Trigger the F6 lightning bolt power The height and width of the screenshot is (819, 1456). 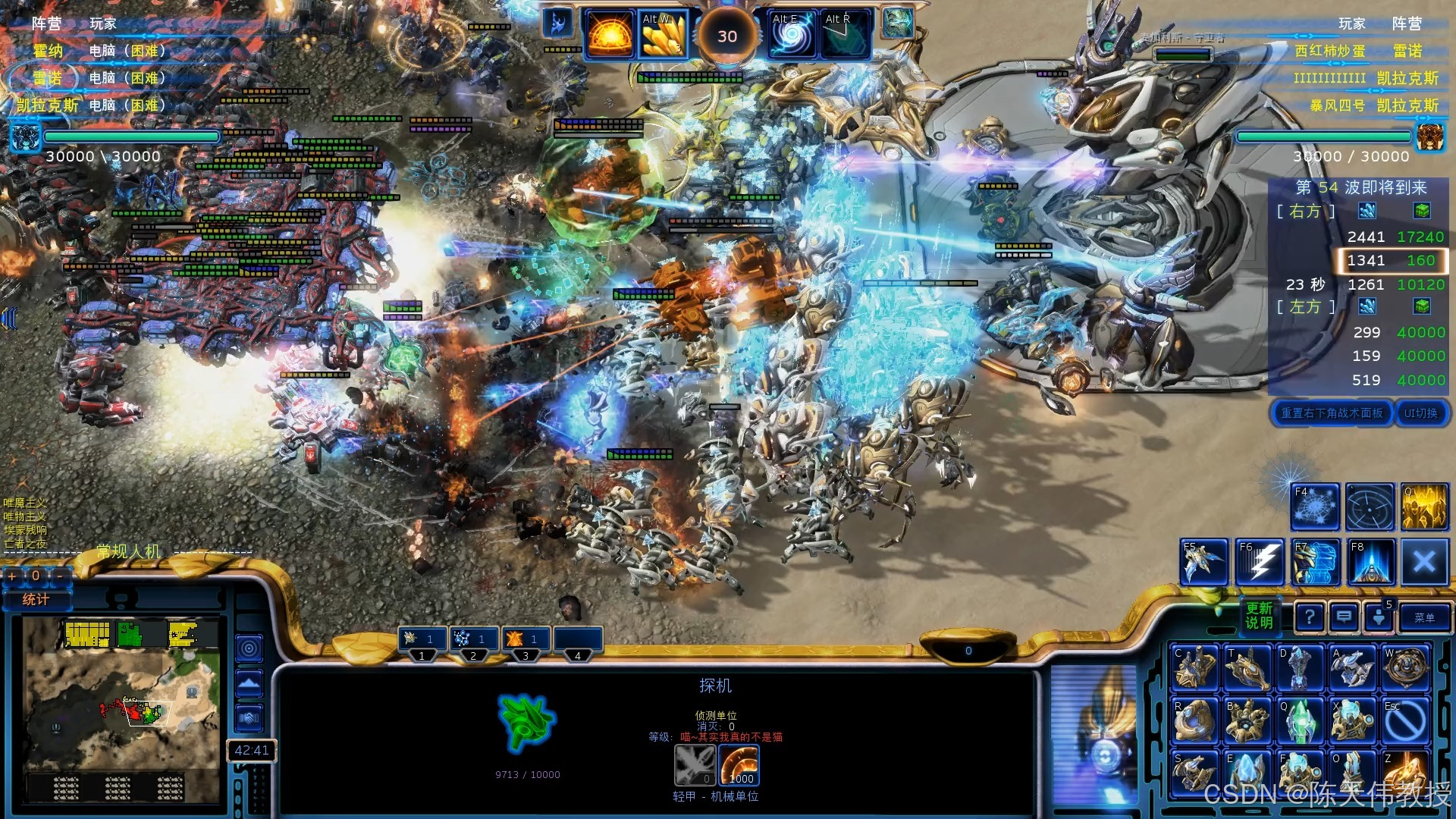coord(1260,563)
